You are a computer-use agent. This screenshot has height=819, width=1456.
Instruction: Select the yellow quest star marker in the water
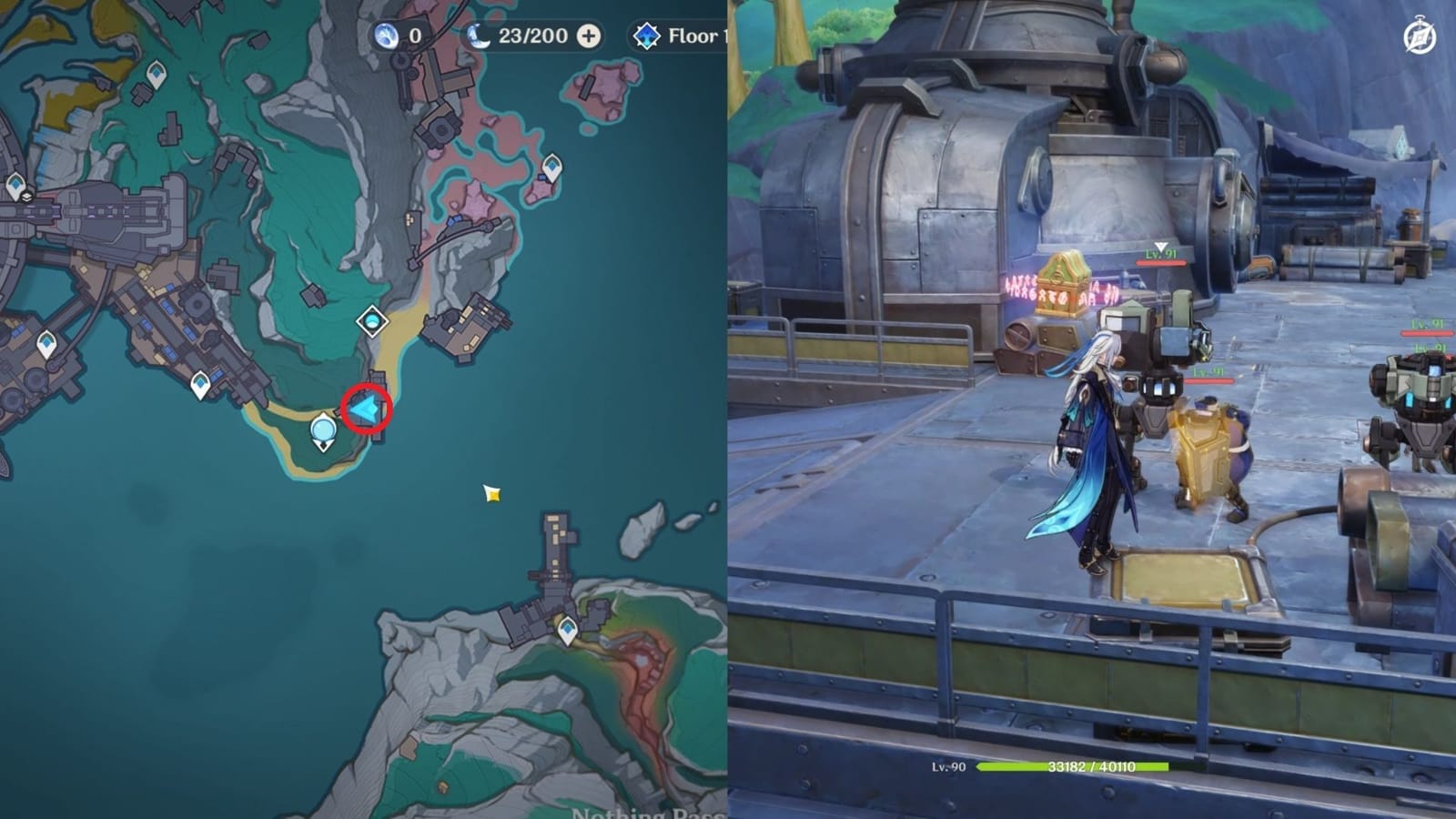click(x=490, y=494)
